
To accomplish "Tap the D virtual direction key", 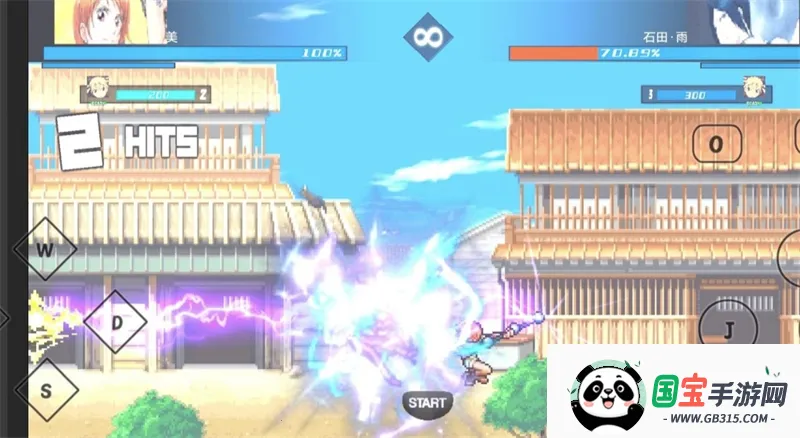I will point(116,323).
